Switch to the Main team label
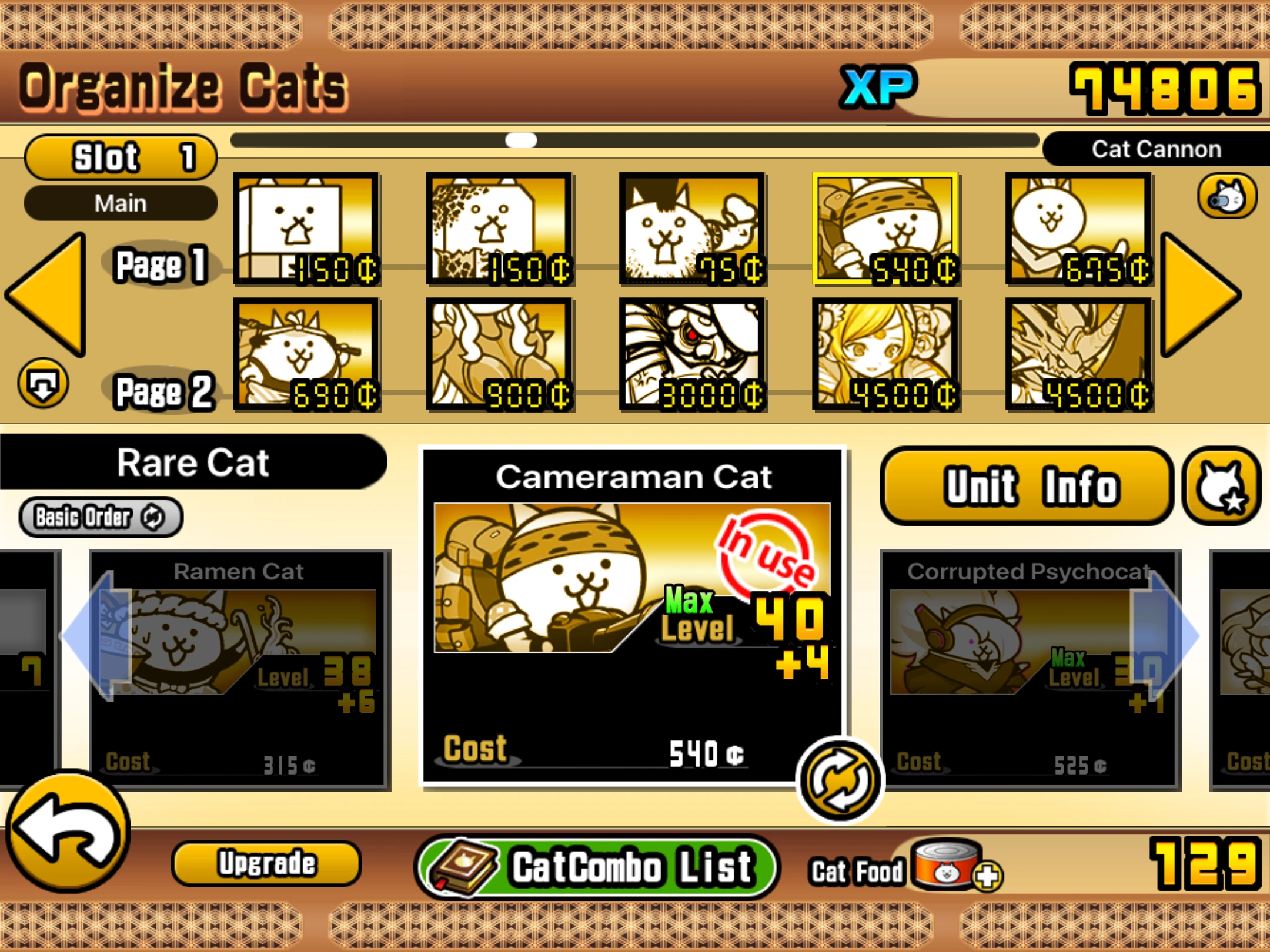 [120, 203]
